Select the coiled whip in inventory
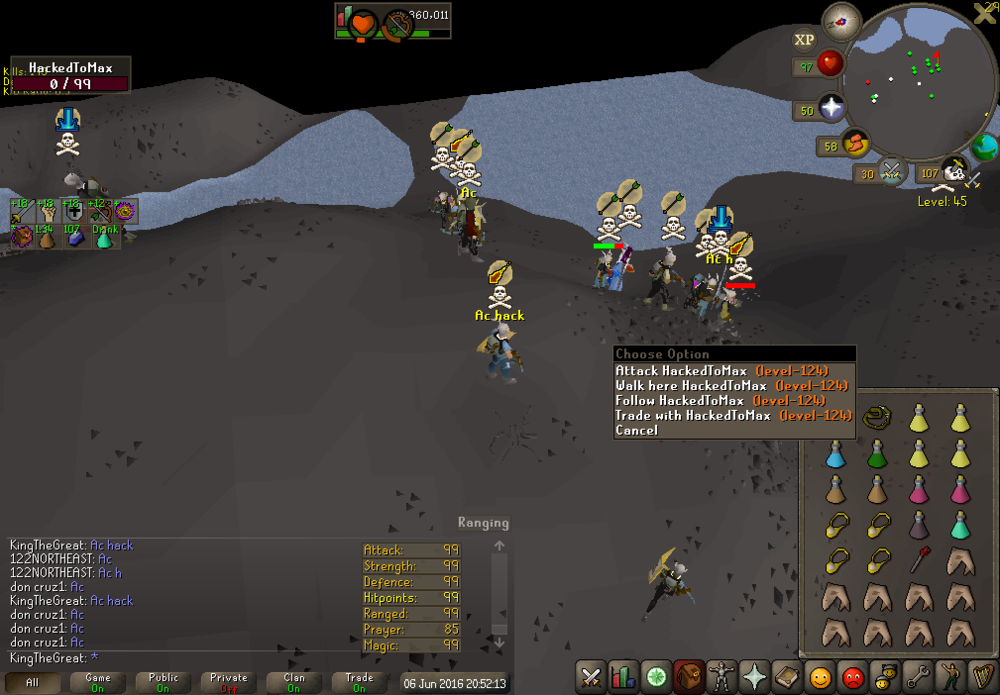 click(x=878, y=416)
